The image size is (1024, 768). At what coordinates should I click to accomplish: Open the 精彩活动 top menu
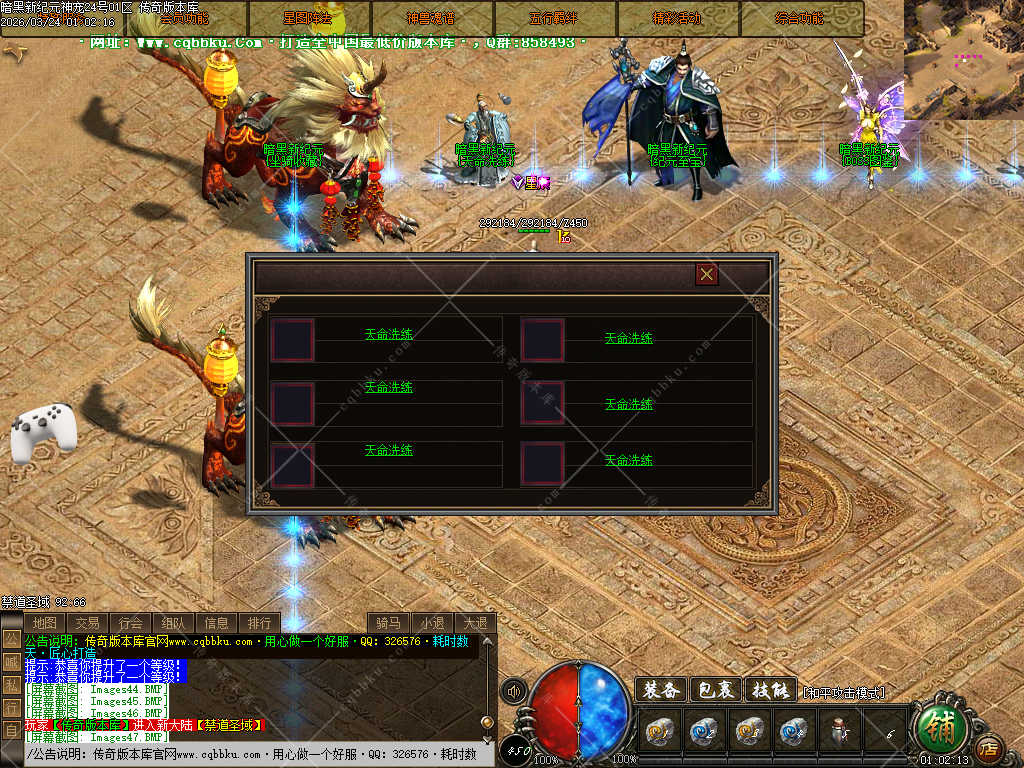tap(678, 18)
